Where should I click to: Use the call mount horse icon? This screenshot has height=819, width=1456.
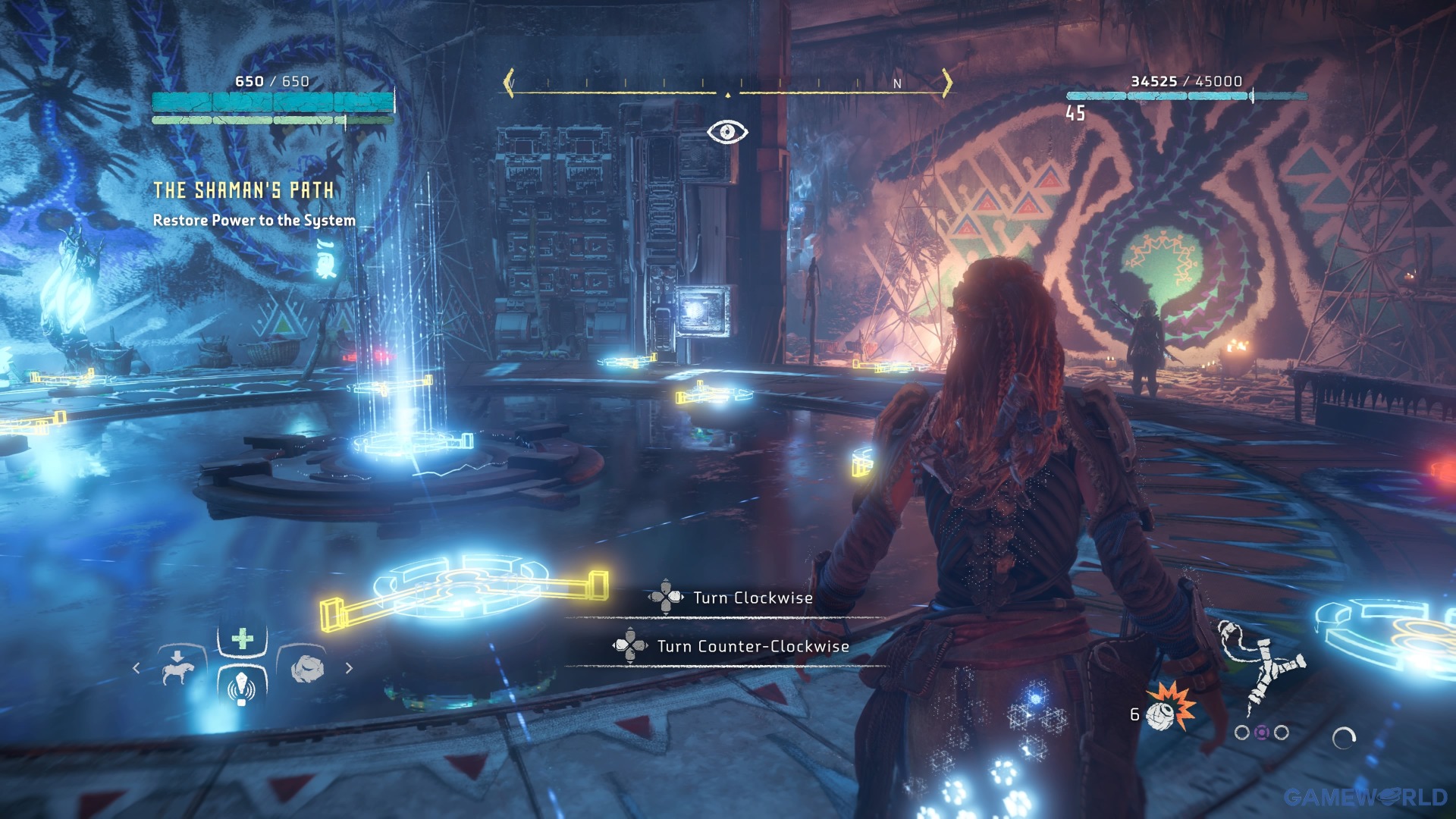(179, 669)
